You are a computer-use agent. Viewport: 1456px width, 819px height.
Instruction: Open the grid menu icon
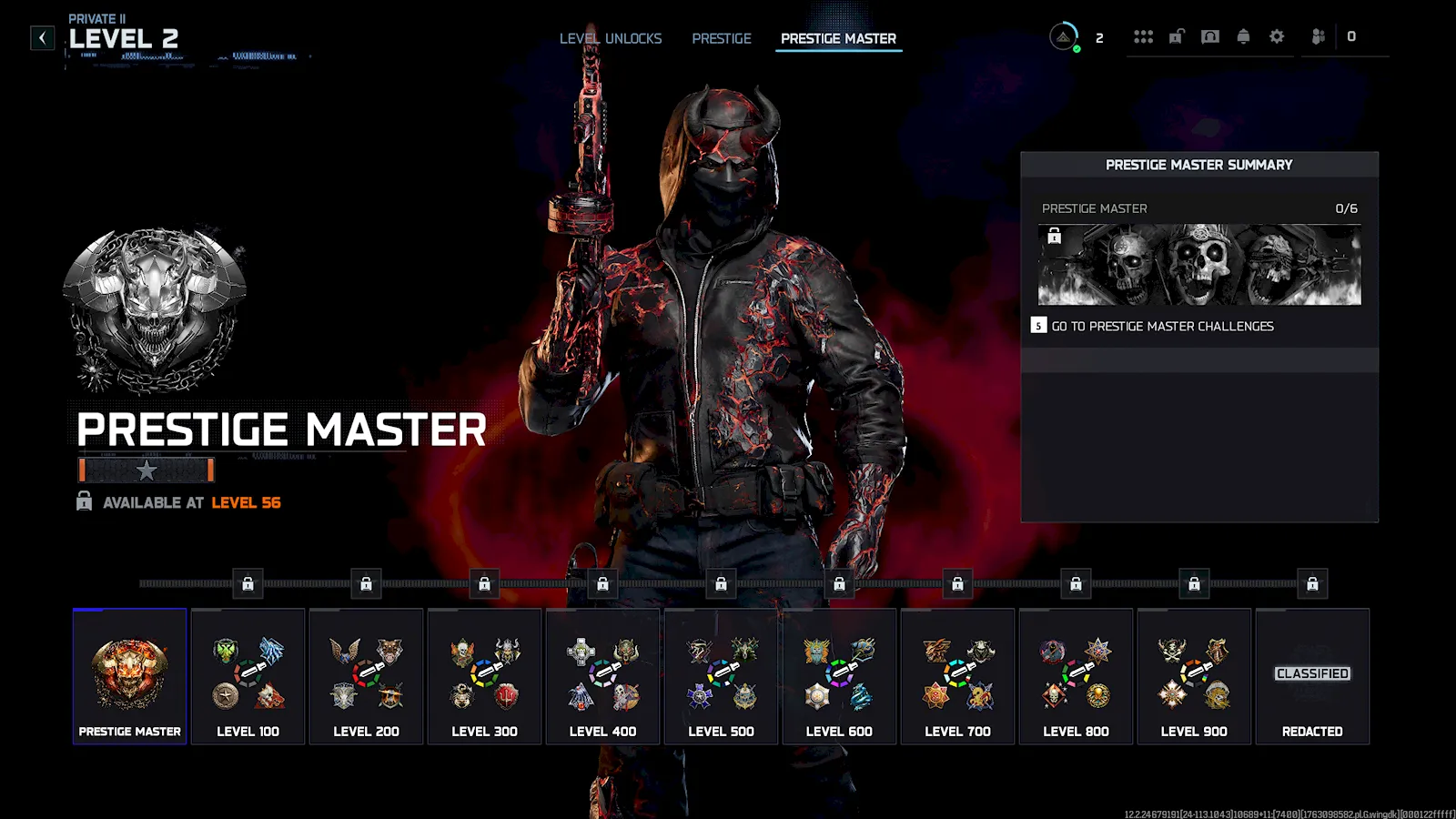click(1143, 36)
